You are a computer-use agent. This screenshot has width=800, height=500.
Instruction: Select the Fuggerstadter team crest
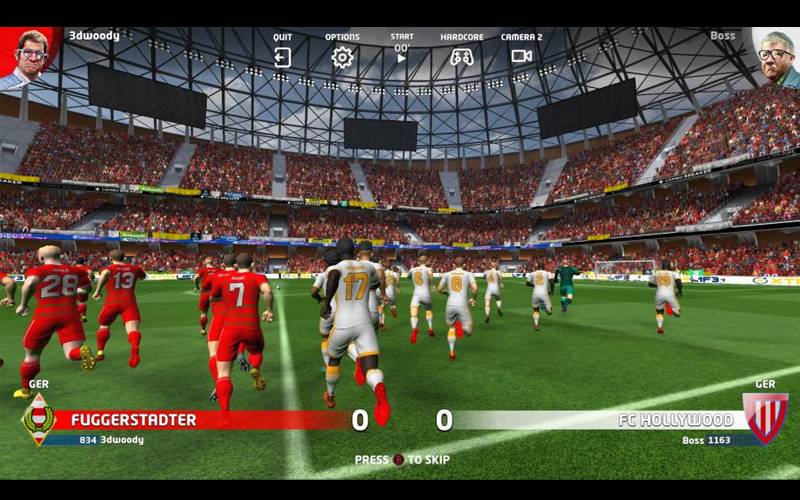click(x=37, y=419)
